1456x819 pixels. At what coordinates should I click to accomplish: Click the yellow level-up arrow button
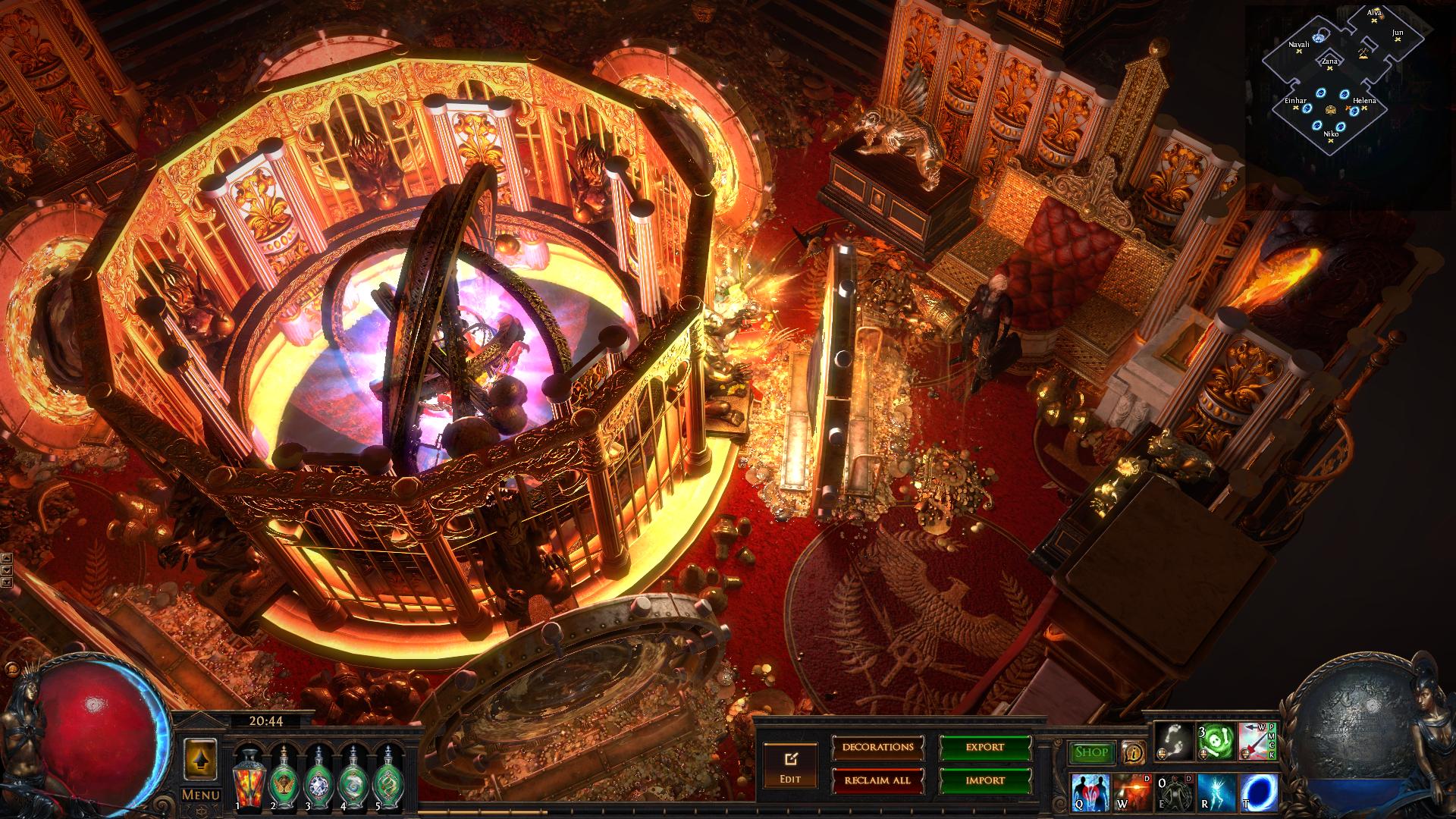[201, 758]
